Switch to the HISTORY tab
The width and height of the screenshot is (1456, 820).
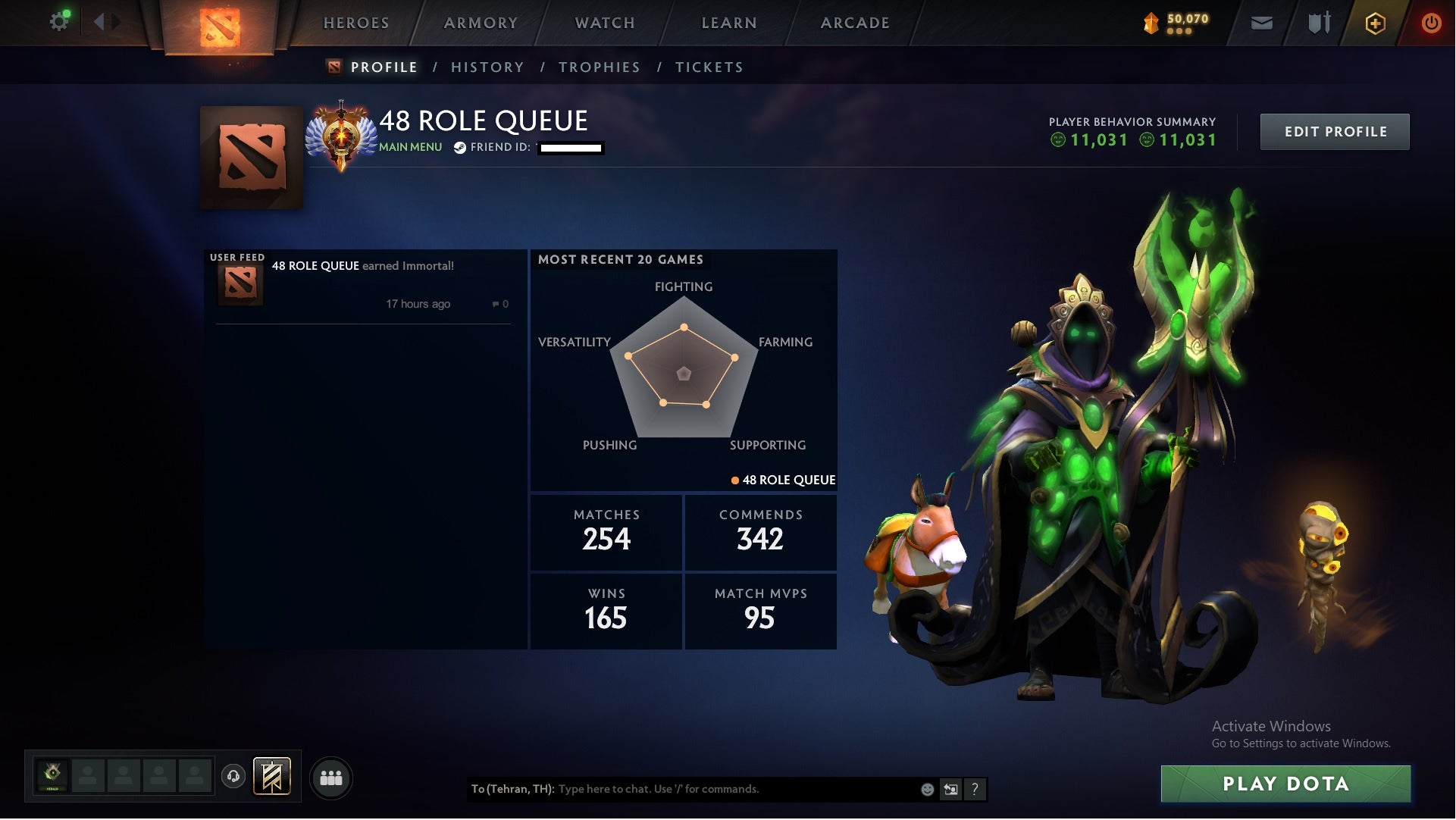coord(487,67)
